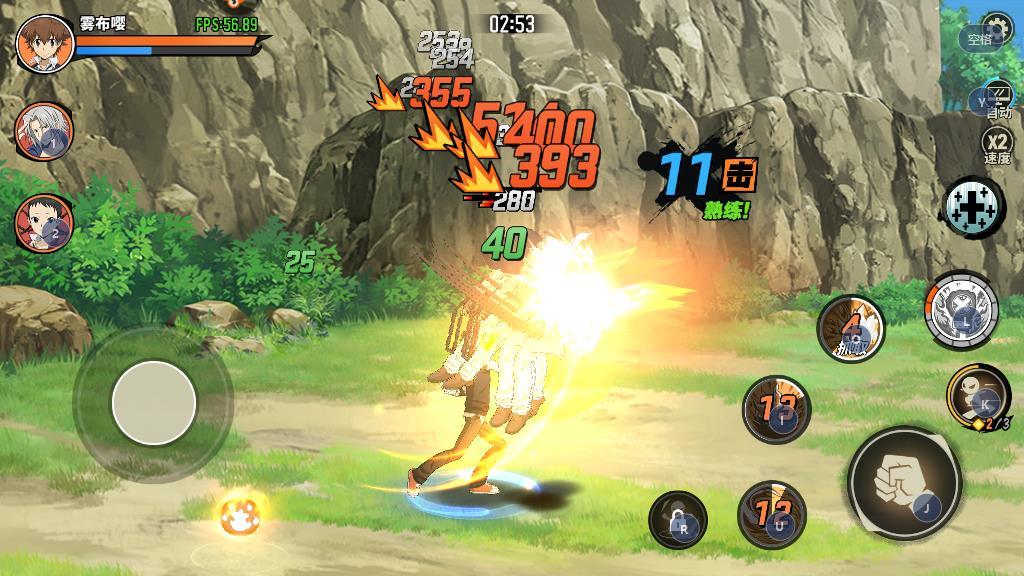Tap the fist basic attack button
The width and height of the screenshot is (1024, 576).
(904, 484)
